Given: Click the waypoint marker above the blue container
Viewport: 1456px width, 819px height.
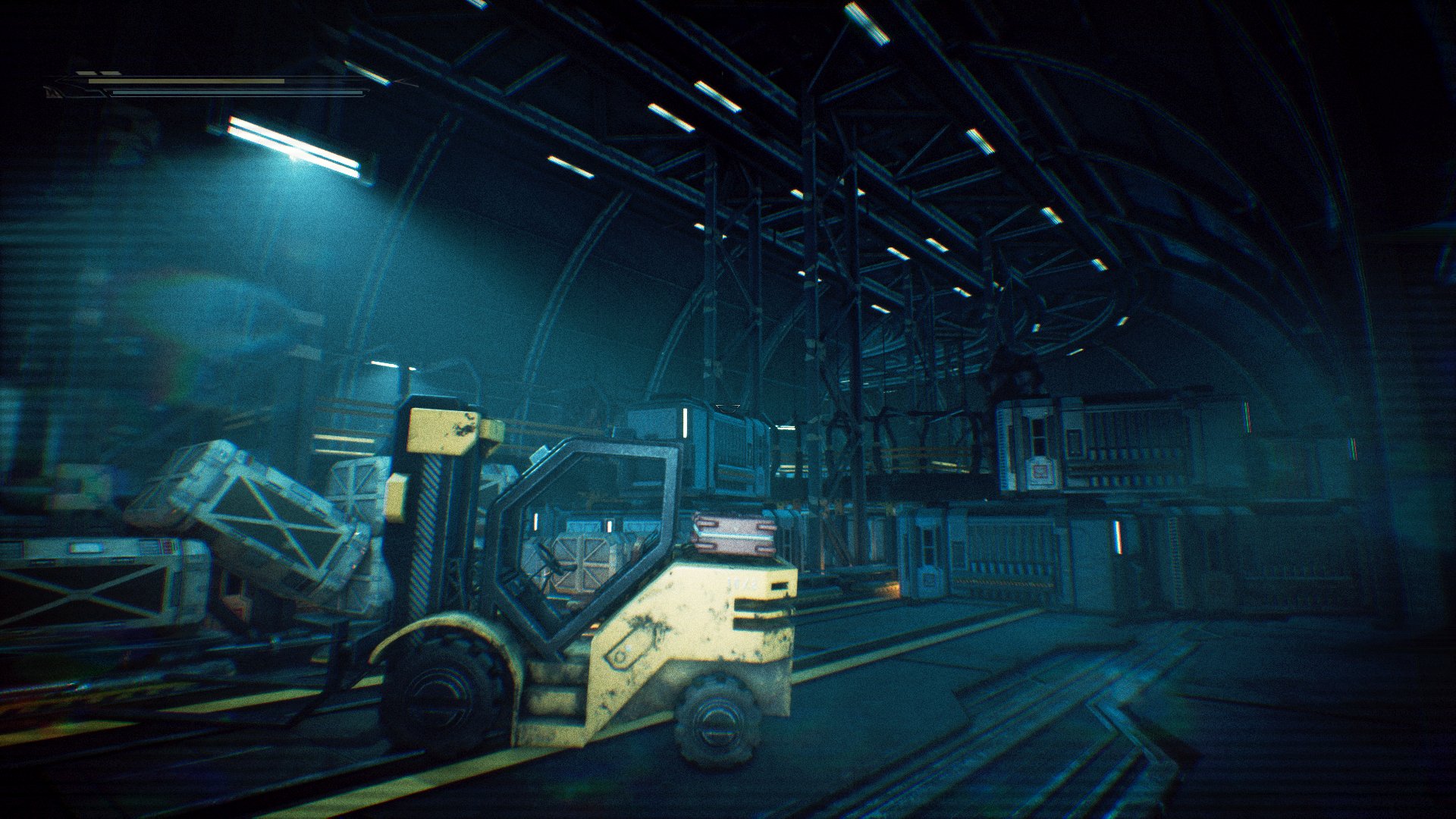Looking at the screenshot, I should click(728, 406).
